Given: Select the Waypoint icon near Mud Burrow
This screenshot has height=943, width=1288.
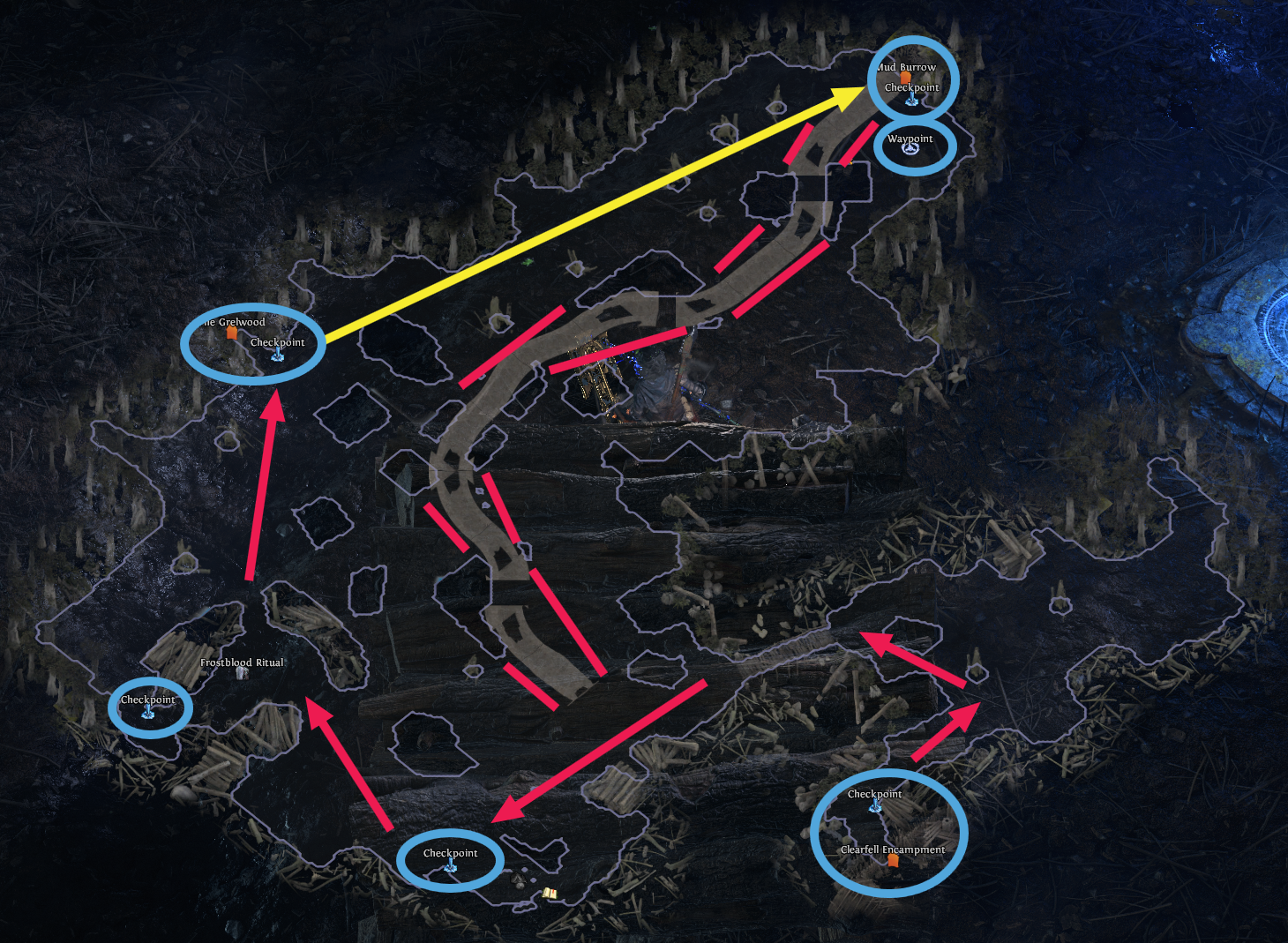Looking at the screenshot, I should coord(910,148).
